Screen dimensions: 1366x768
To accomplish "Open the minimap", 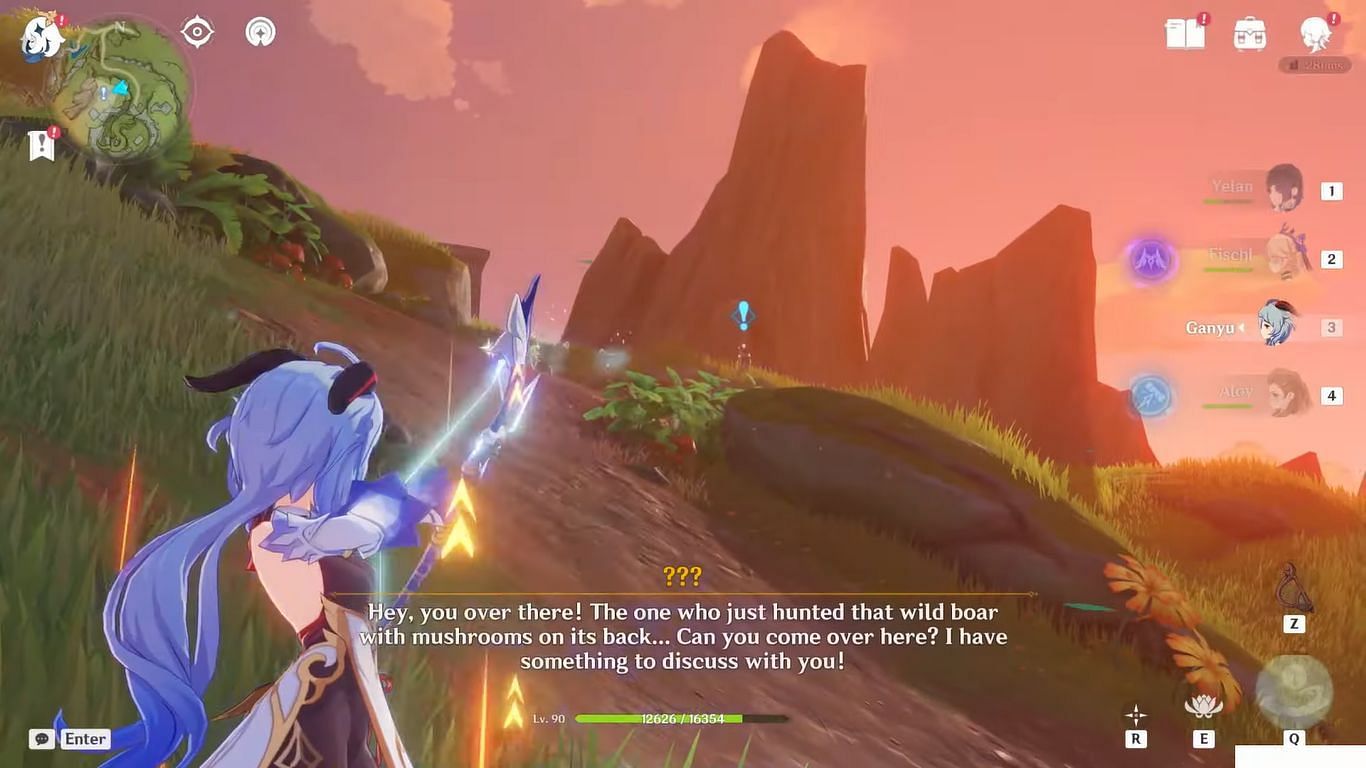I will coord(118,92).
